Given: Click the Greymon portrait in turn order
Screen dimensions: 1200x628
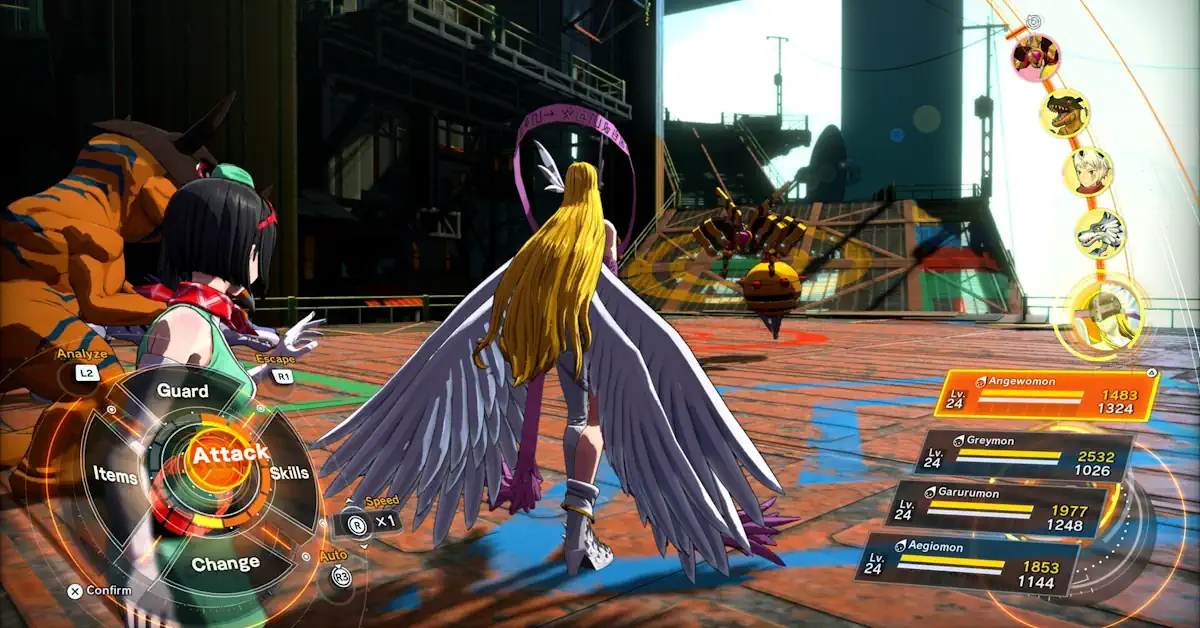Looking at the screenshot, I should [1064, 112].
